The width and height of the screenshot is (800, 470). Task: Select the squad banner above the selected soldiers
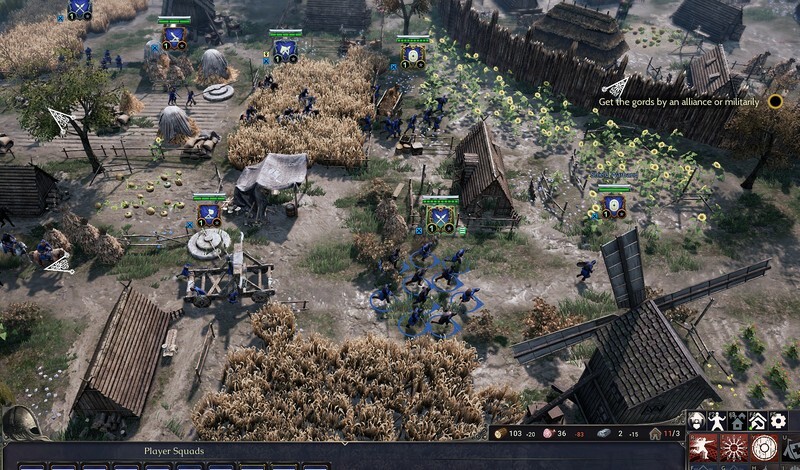coord(440,214)
